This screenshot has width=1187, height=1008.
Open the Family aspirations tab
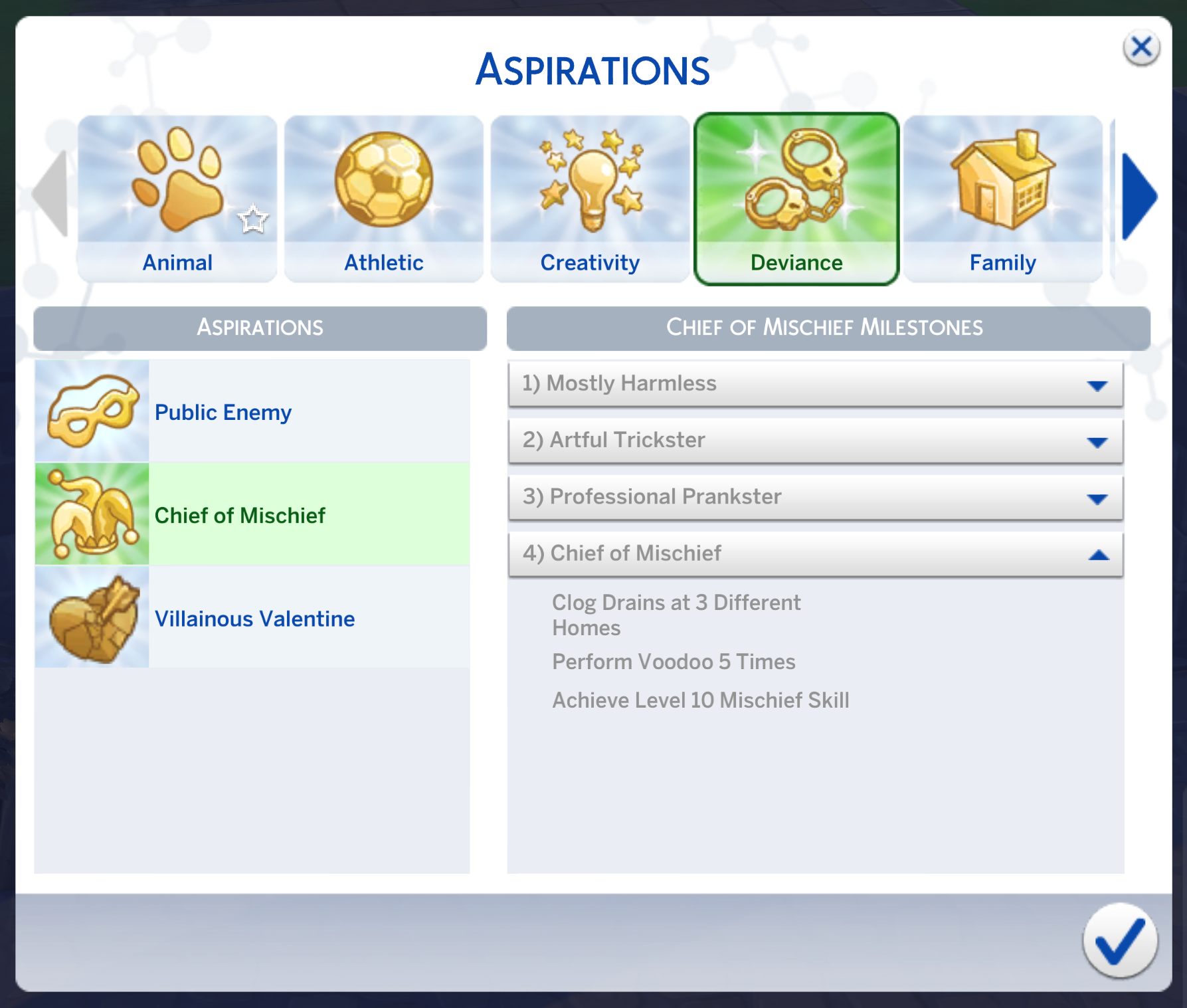1002,262
